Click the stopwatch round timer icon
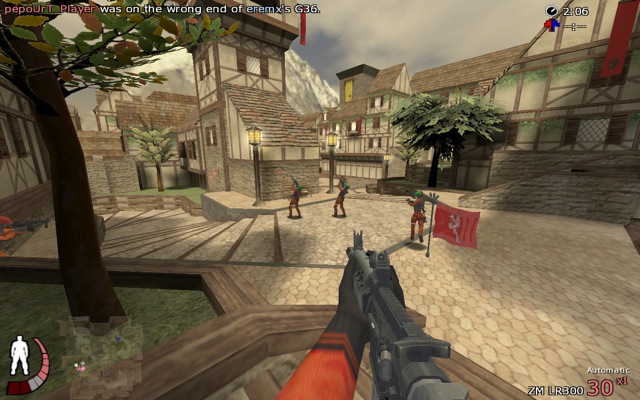The width and height of the screenshot is (640, 400). (552, 11)
